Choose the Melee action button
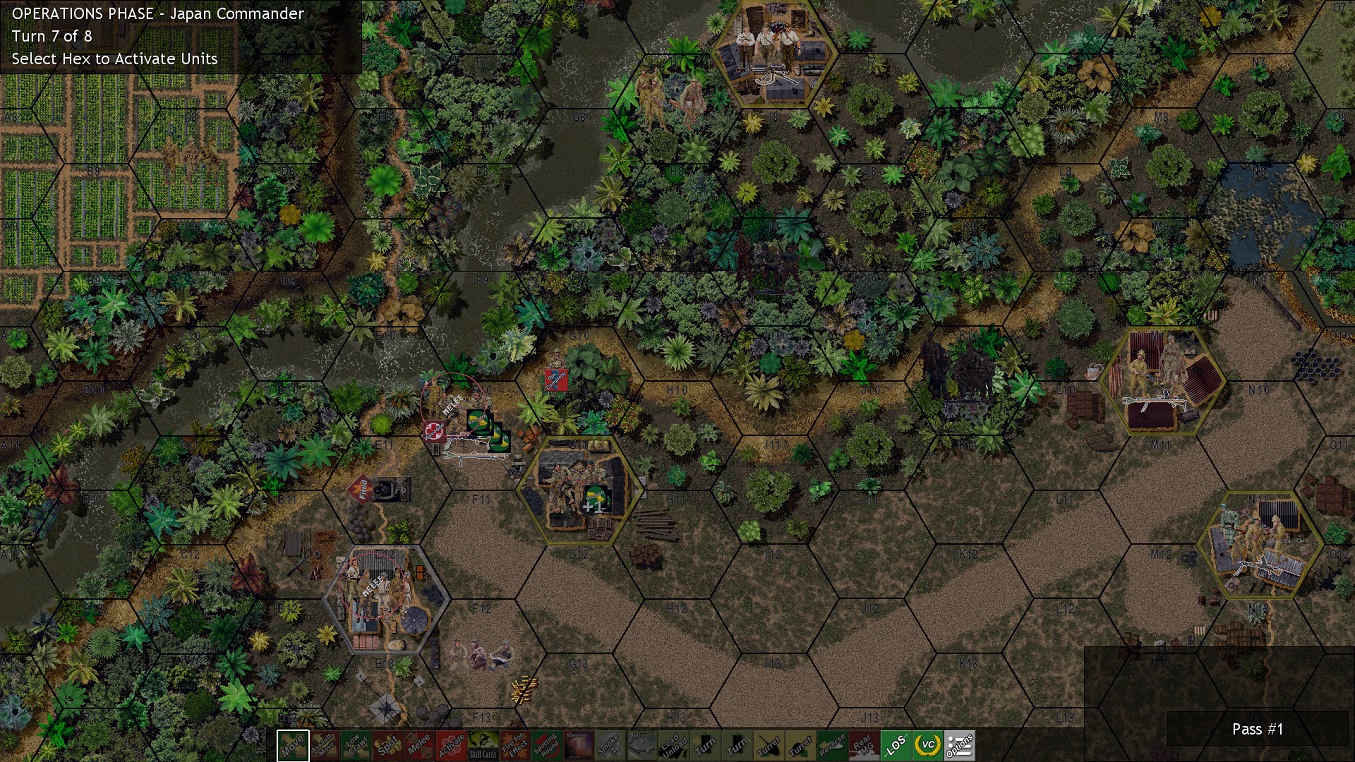1355x762 pixels. [418, 746]
